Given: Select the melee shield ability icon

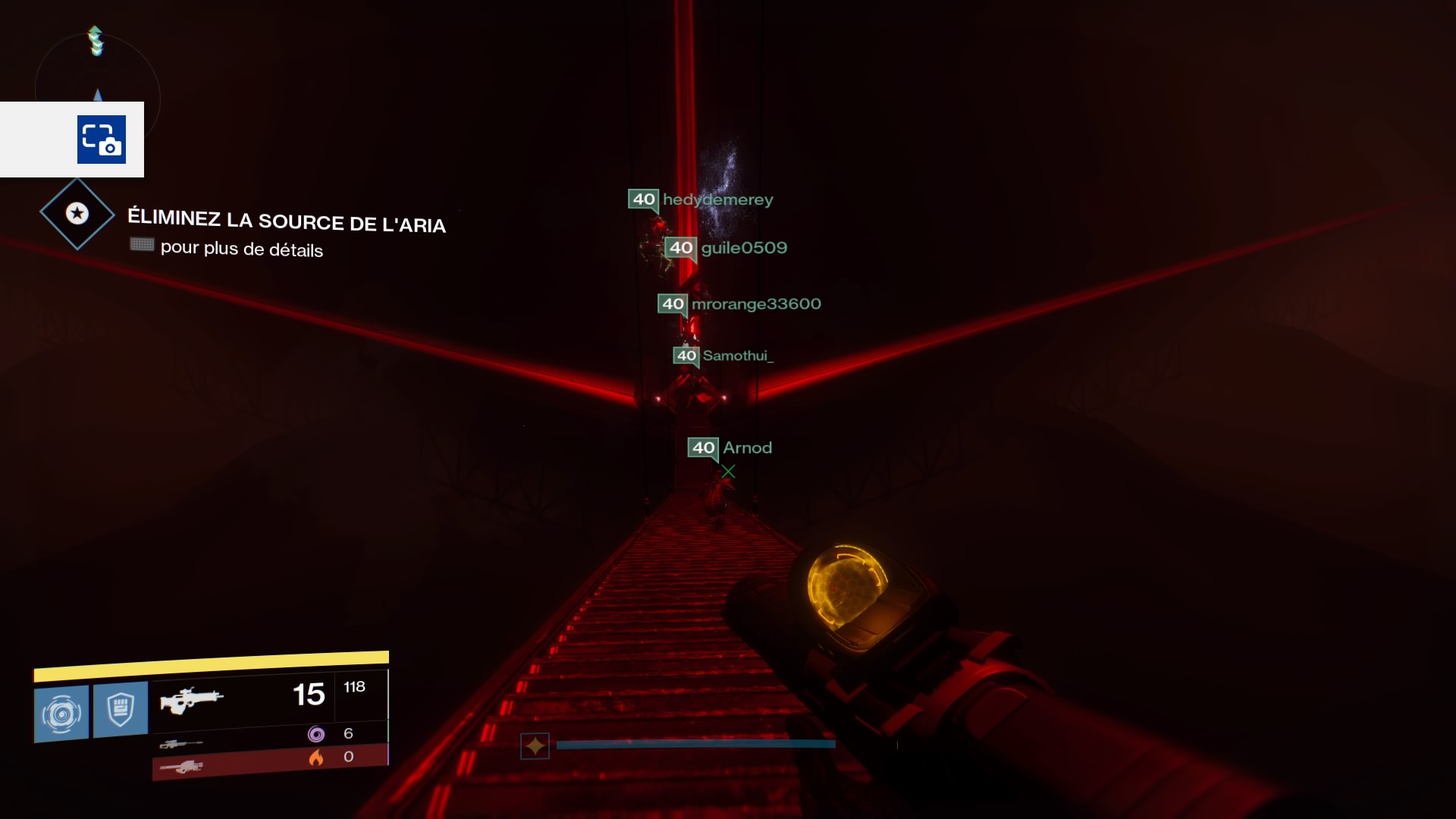Looking at the screenshot, I should (120, 711).
